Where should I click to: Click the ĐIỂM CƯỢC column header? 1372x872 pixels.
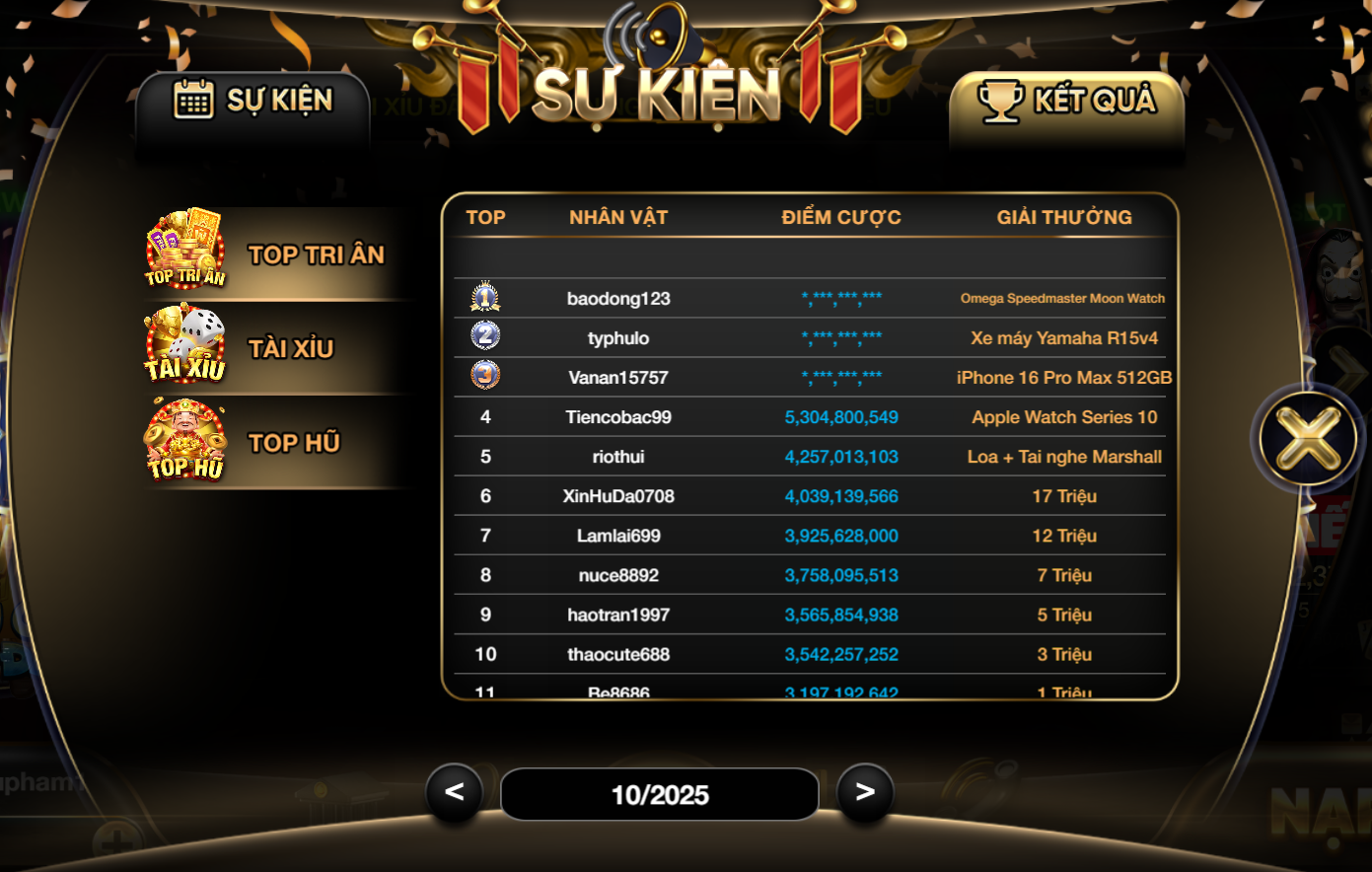coord(840,218)
